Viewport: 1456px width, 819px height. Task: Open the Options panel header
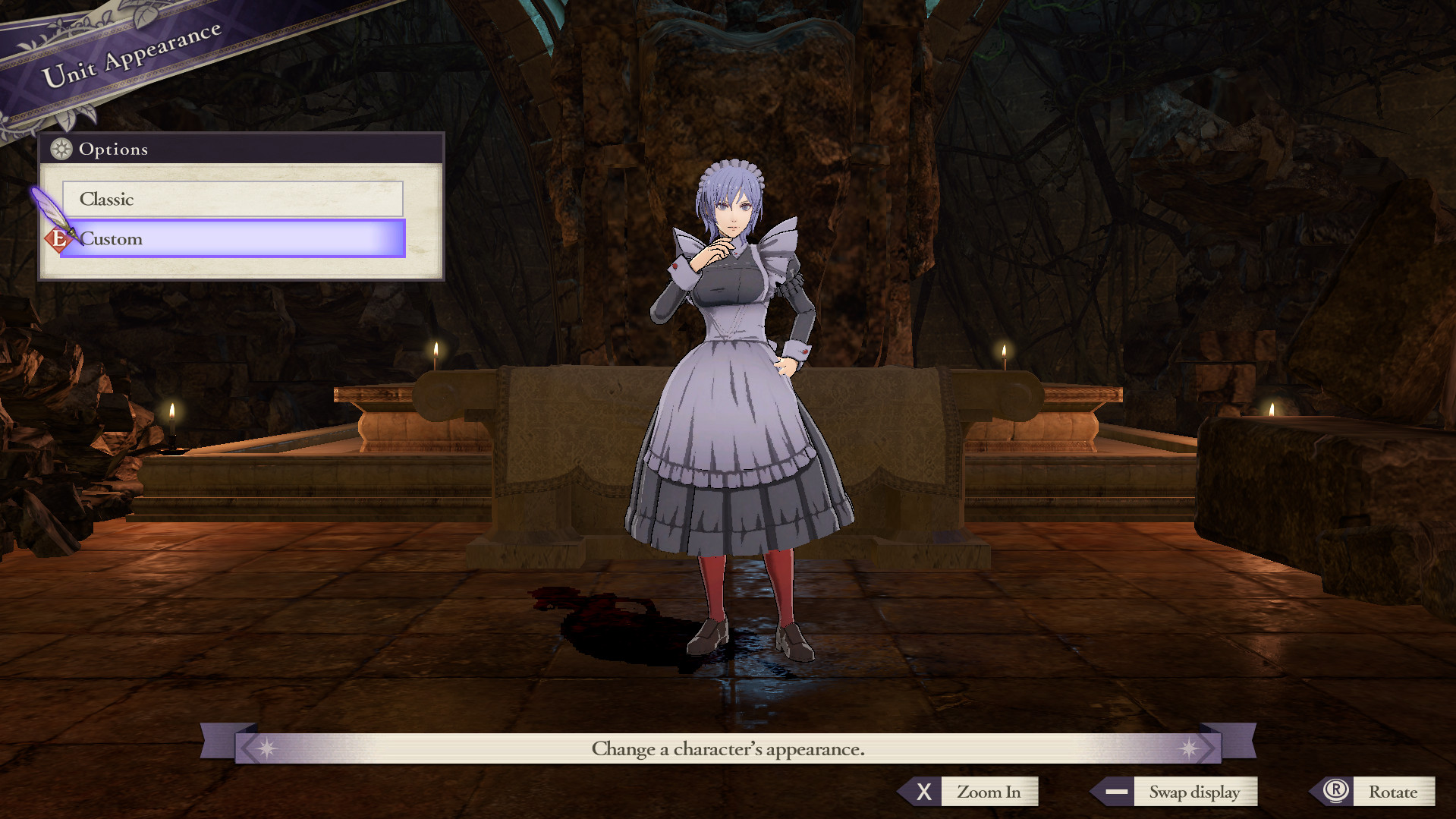(x=114, y=150)
